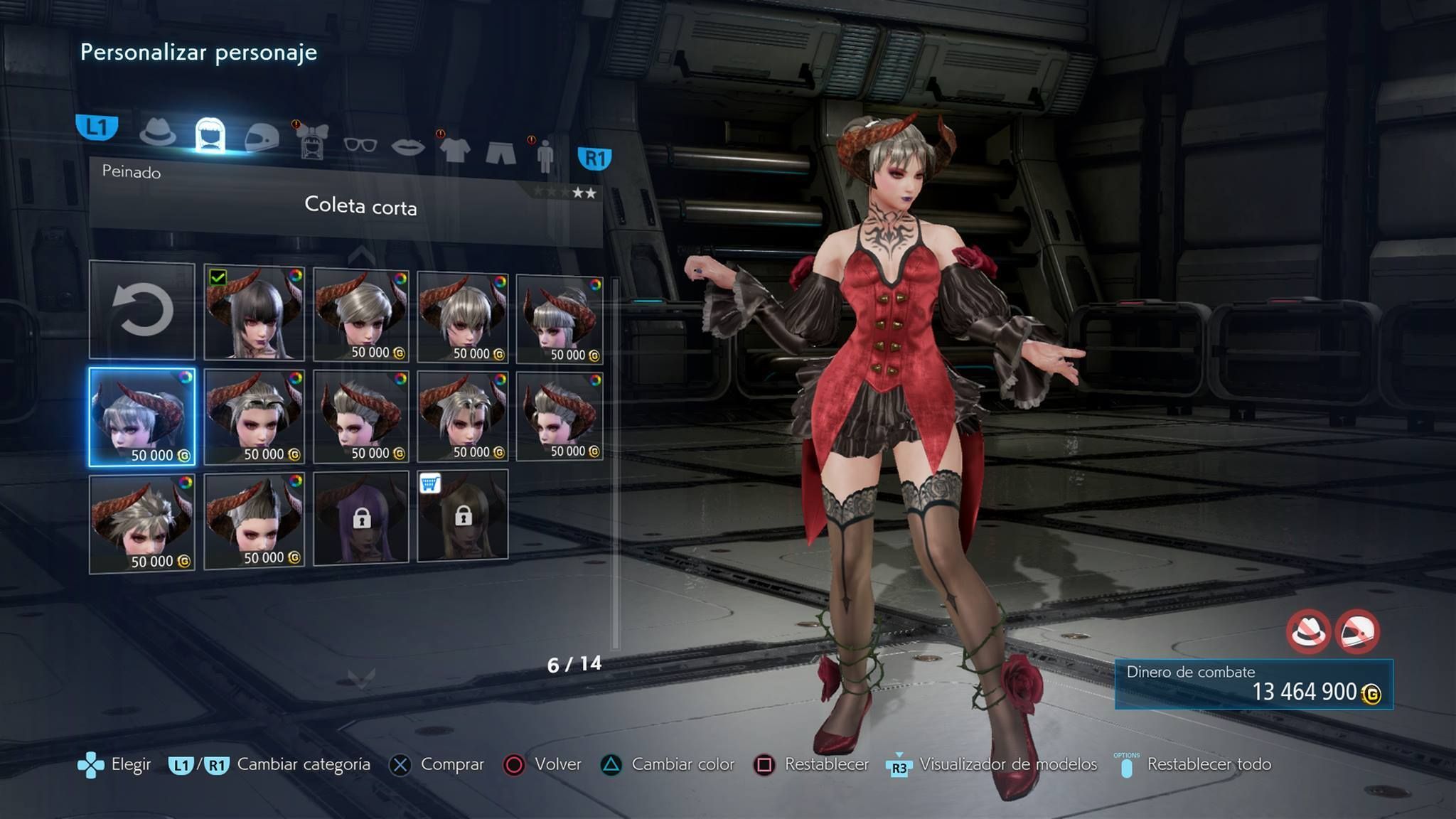Select the reset arrow hairstyle tile
1456x819 pixels.
coord(142,310)
